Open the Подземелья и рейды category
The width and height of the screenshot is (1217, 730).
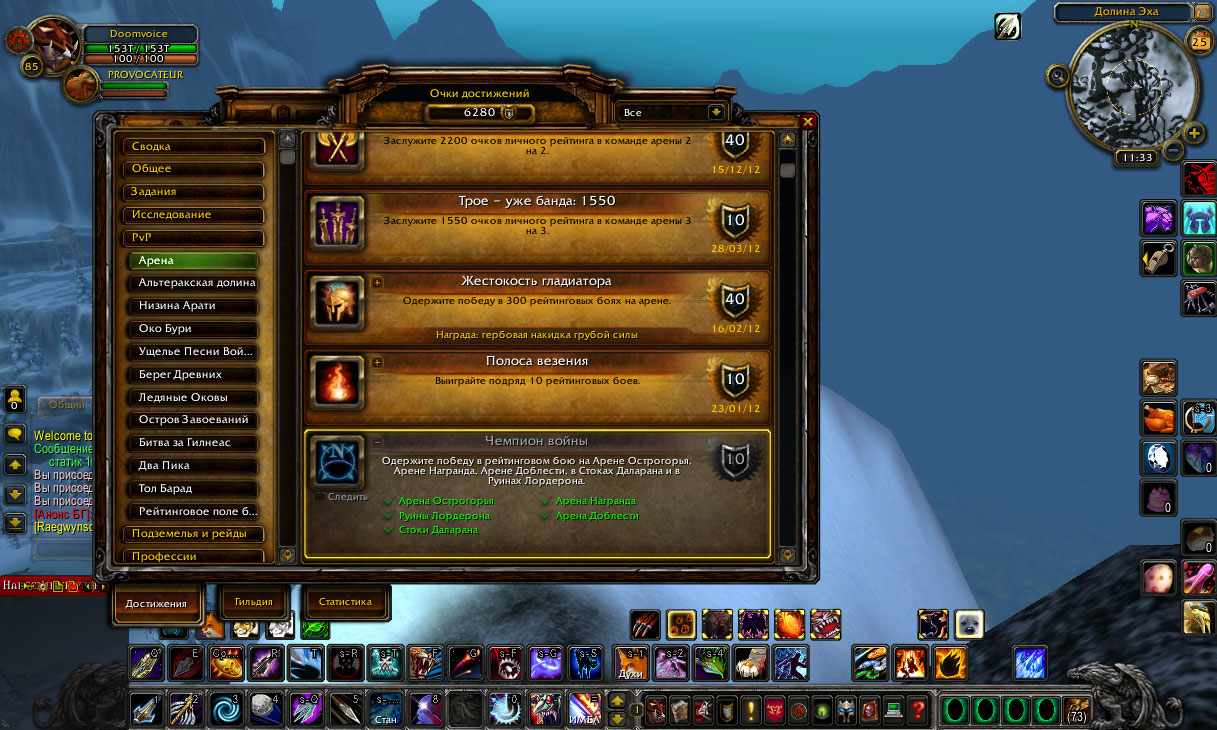pos(194,534)
